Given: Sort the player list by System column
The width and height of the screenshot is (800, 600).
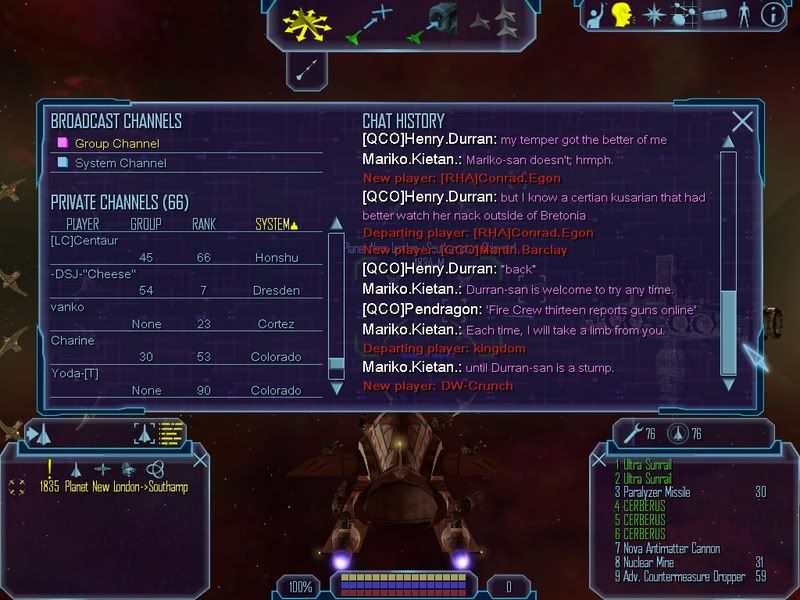Looking at the screenshot, I should click(x=275, y=224).
